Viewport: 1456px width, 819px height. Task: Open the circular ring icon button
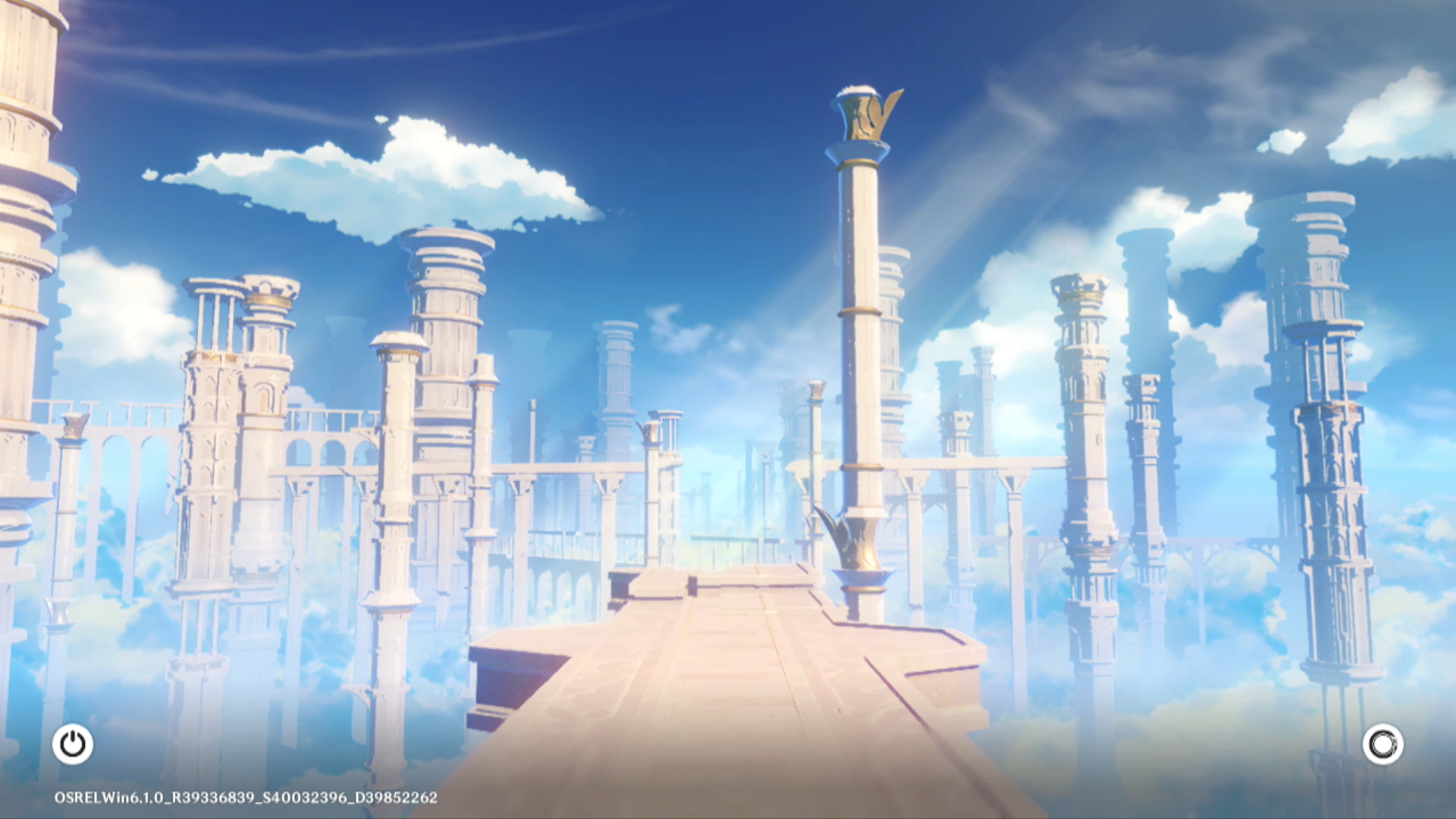coord(1382,744)
